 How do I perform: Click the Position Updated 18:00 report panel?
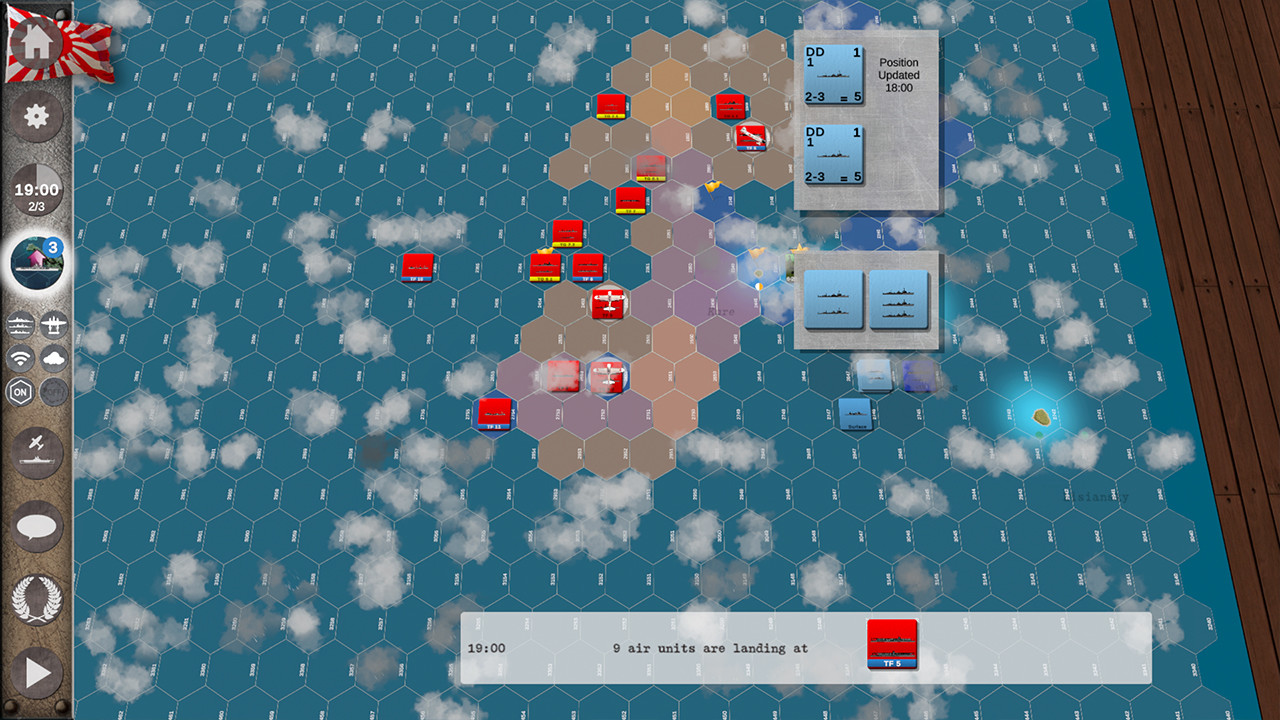[x=898, y=75]
